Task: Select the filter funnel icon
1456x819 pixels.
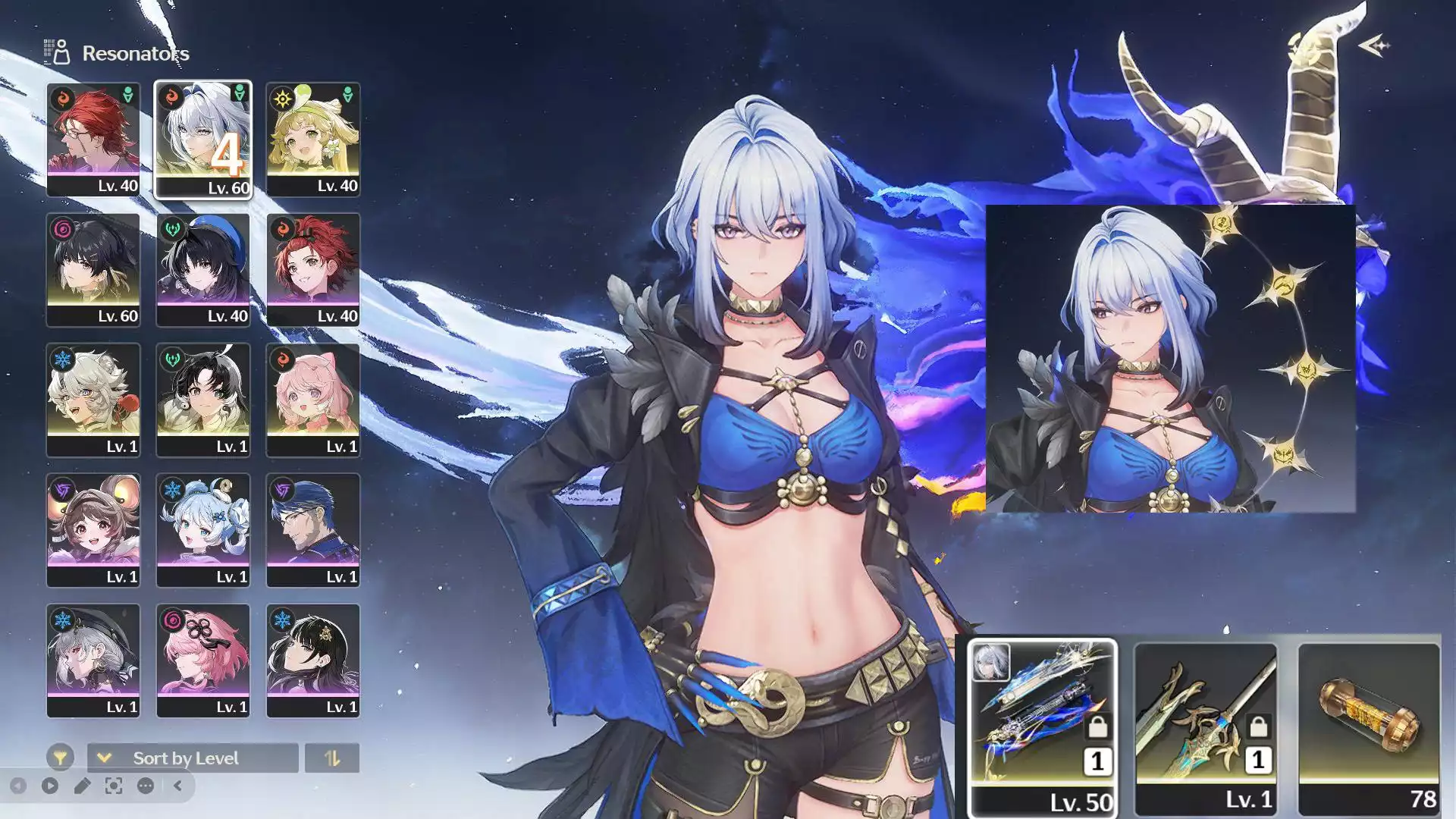Action: (61, 758)
